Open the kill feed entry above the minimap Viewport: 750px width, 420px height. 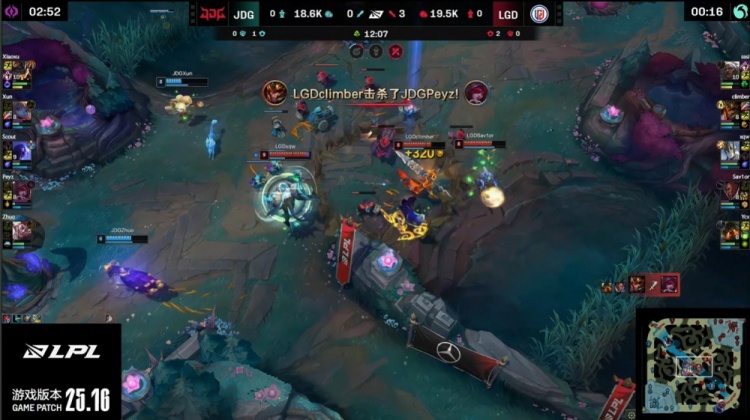(640, 285)
